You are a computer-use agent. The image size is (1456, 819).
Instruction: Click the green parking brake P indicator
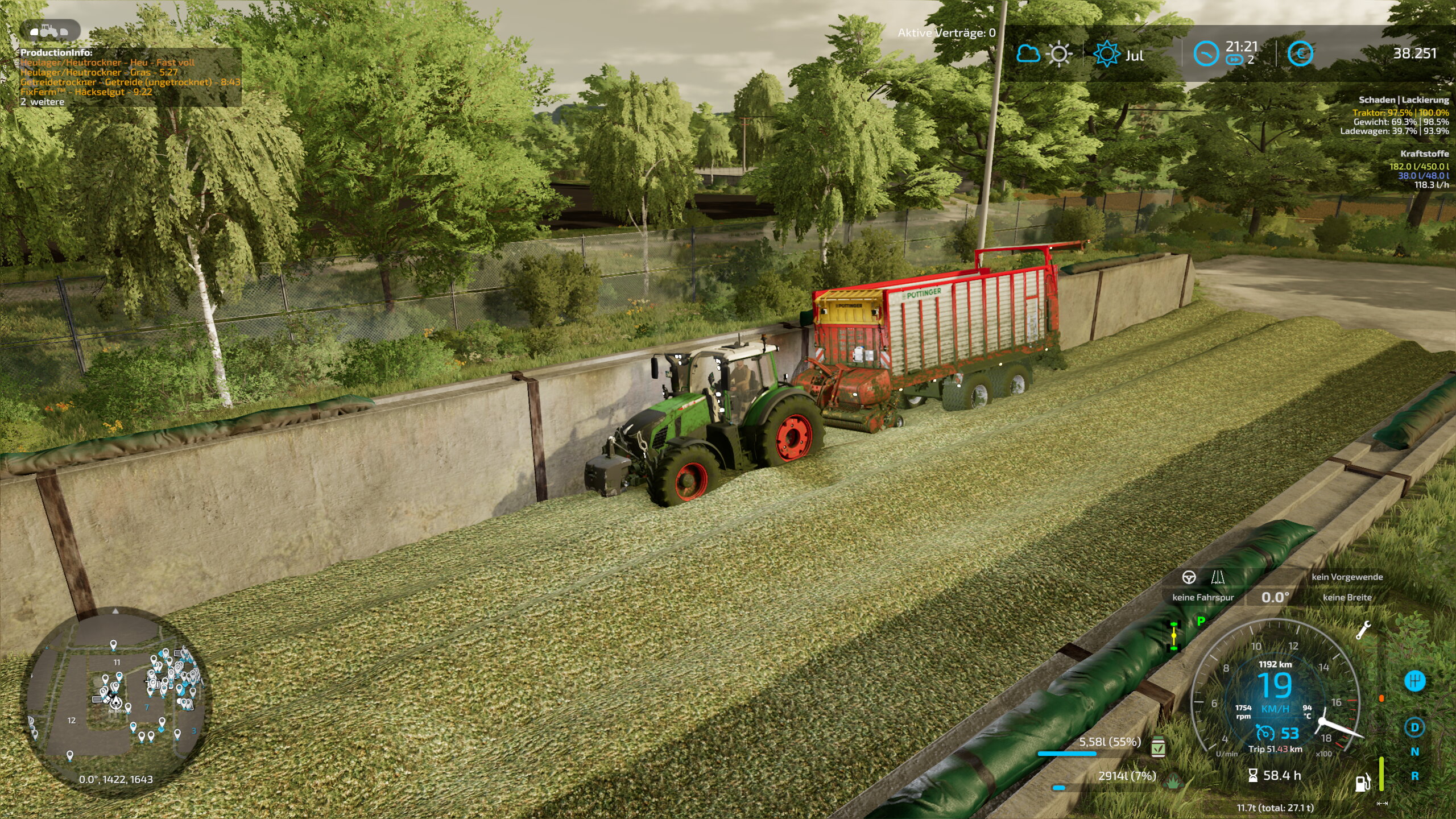(x=1201, y=621)
